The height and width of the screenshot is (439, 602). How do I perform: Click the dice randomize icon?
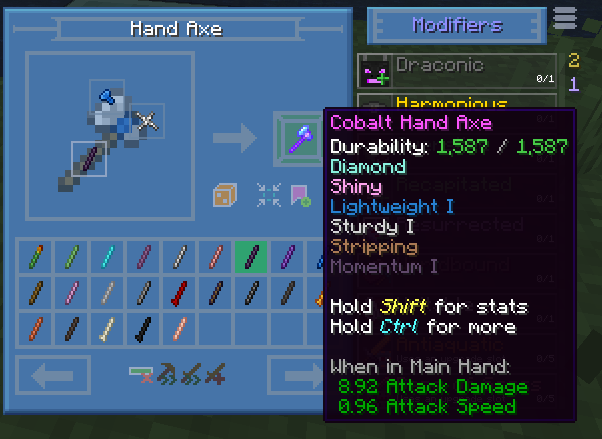coord(225,194)
